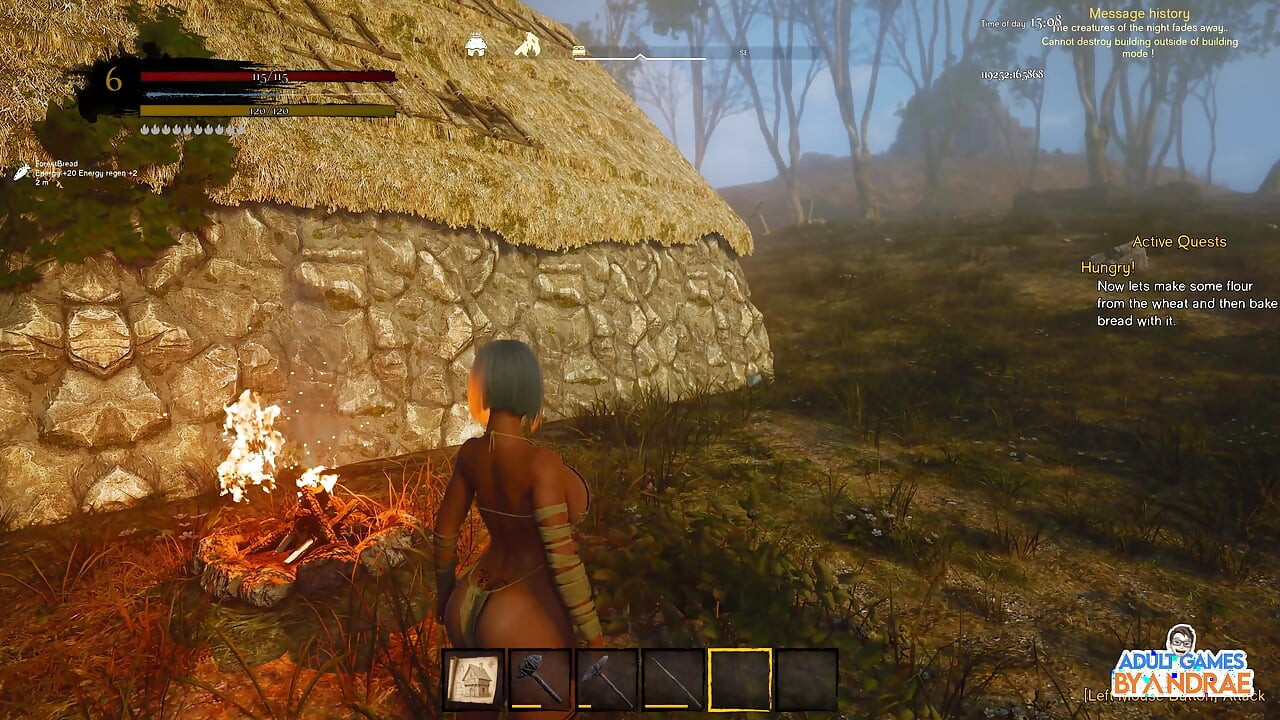Viewport: 1280px width, 720px height.
Task: Open the Hungry! active quest entry
Action: click(1108, 268)
